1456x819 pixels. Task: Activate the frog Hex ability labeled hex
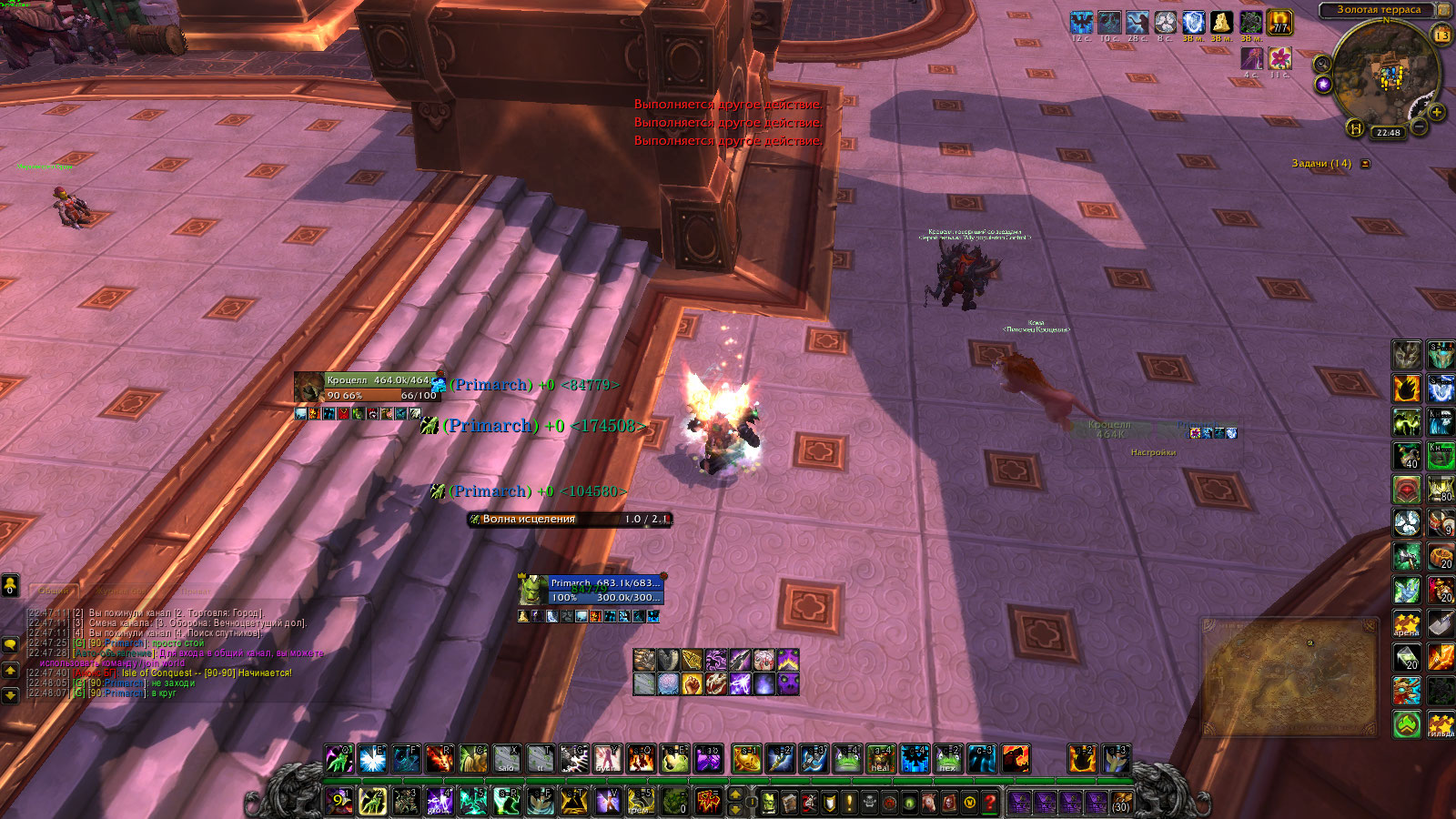(x=948, y=759)
